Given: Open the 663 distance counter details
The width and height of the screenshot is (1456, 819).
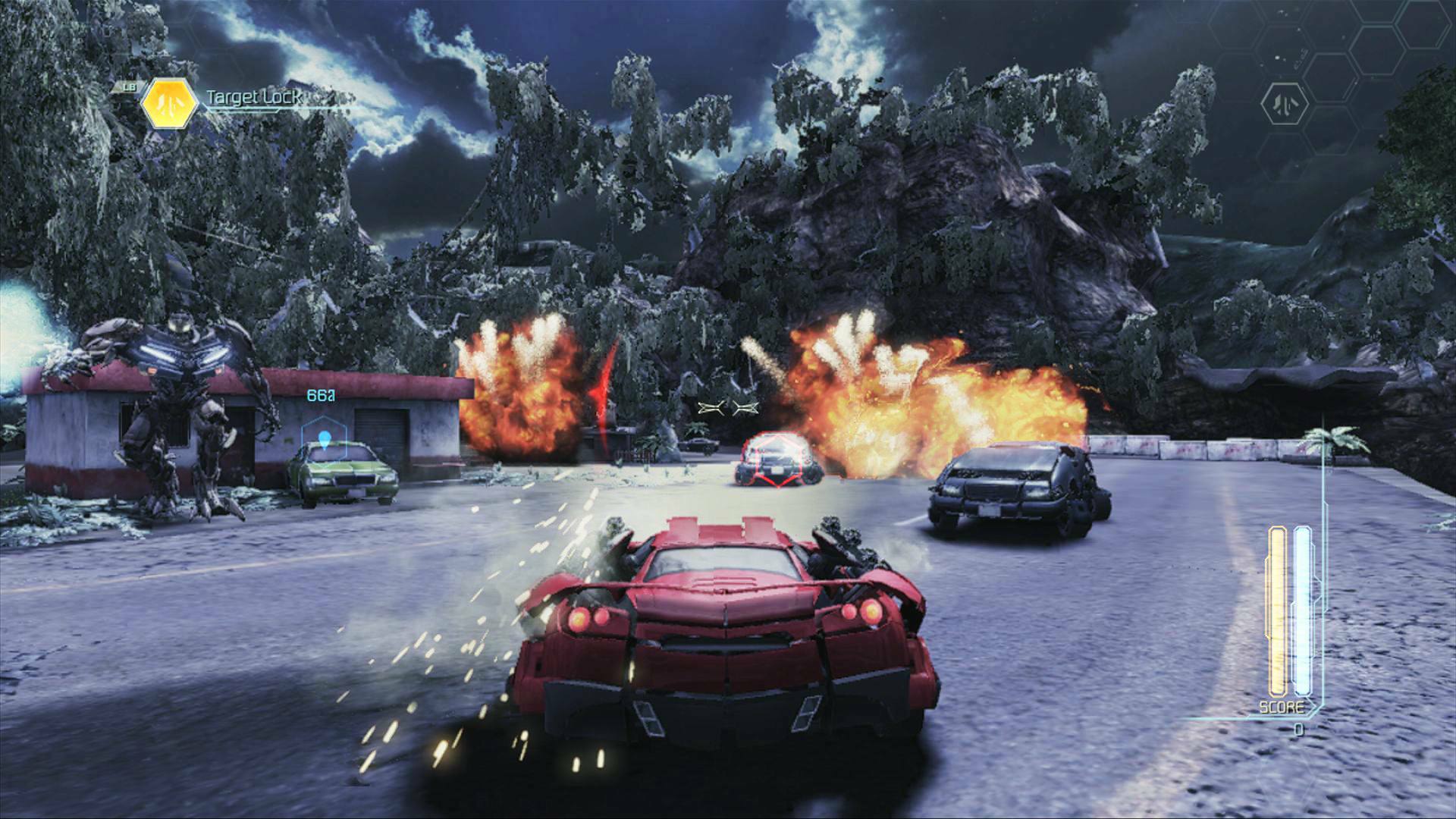Looking at the screenshot, I should 322,394.
